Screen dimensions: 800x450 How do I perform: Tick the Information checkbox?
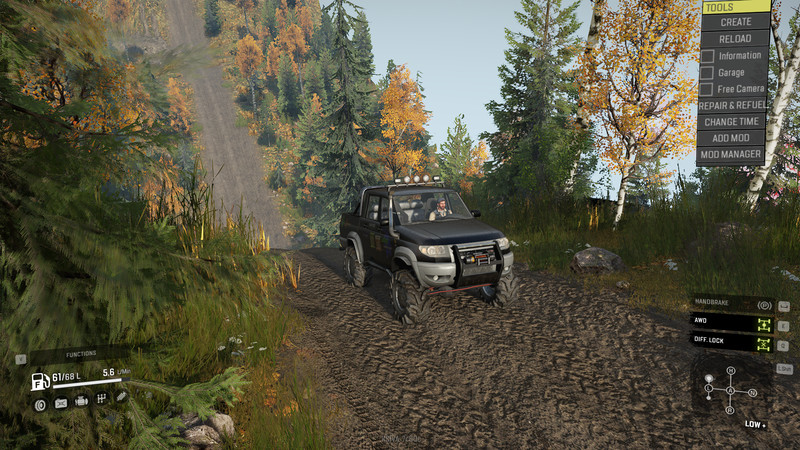click(707, 56)
